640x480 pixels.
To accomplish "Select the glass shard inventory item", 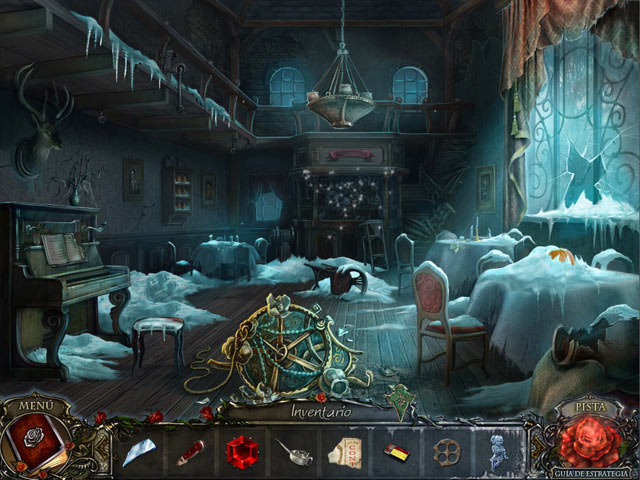I will [x=138, y=451].
